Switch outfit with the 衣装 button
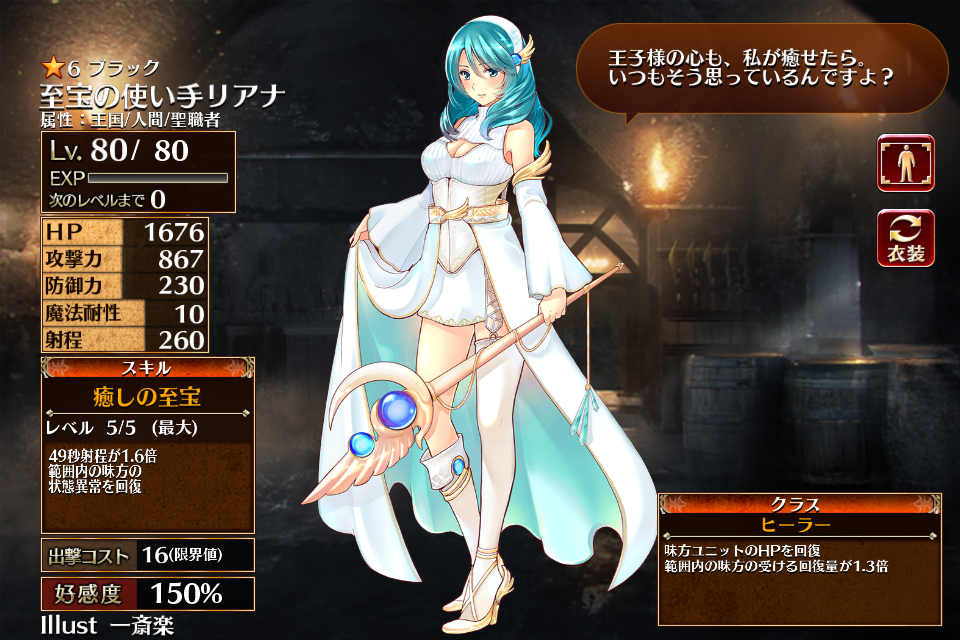Screen dimensions: 960x640 click(906, 238)
